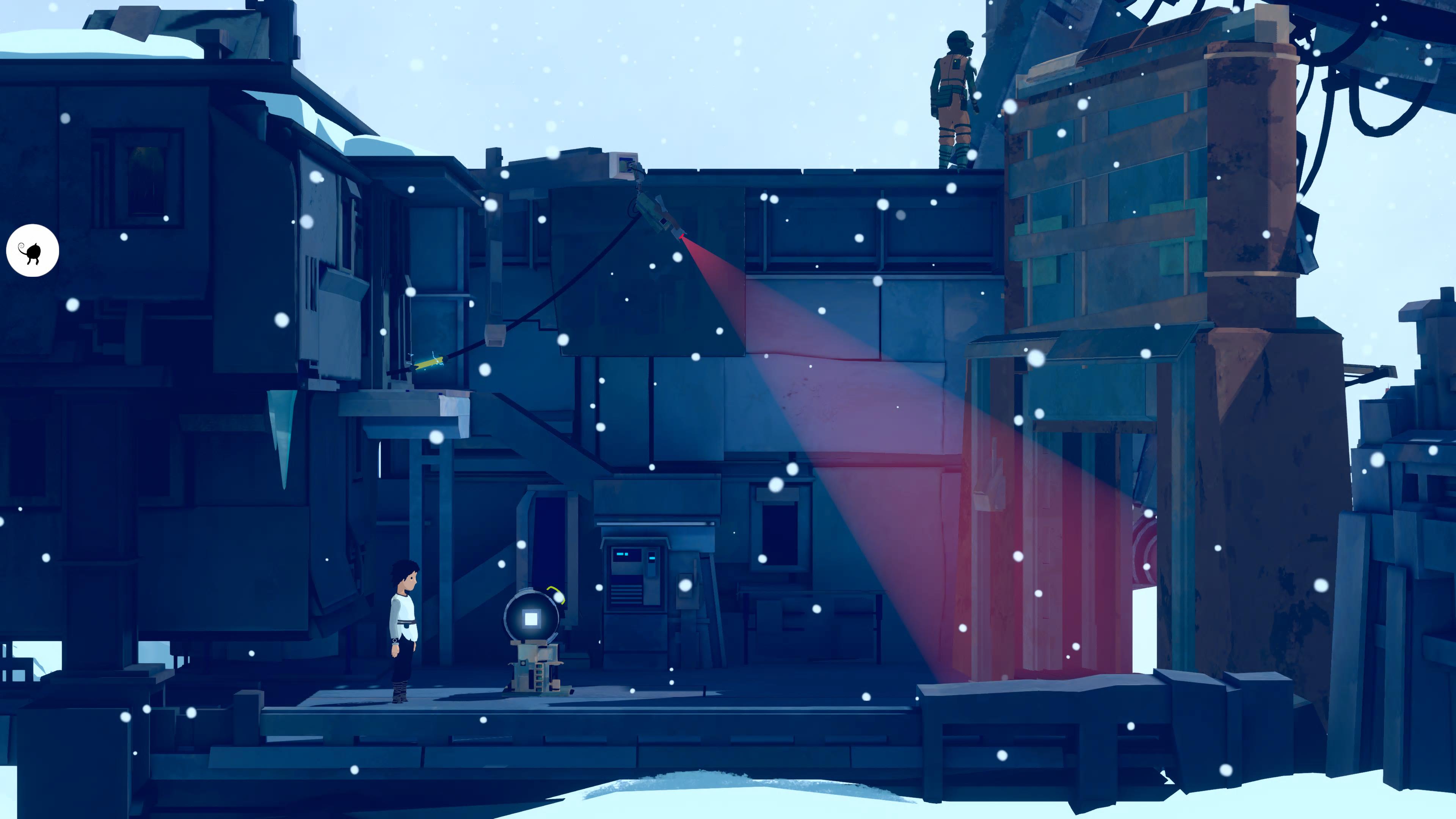
Task: Toggle the red spotlight beam off
Action: coord(848,452)
